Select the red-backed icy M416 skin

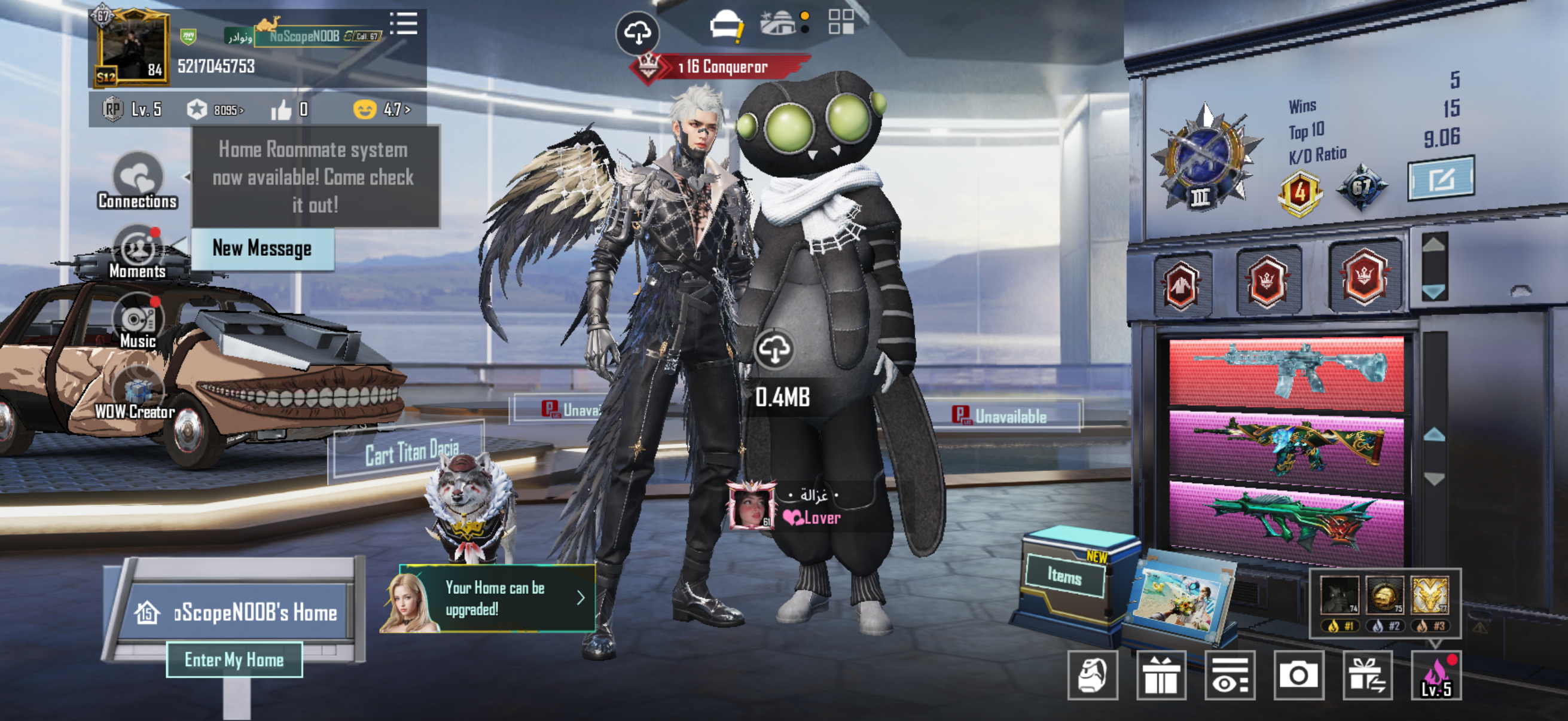1286,371
